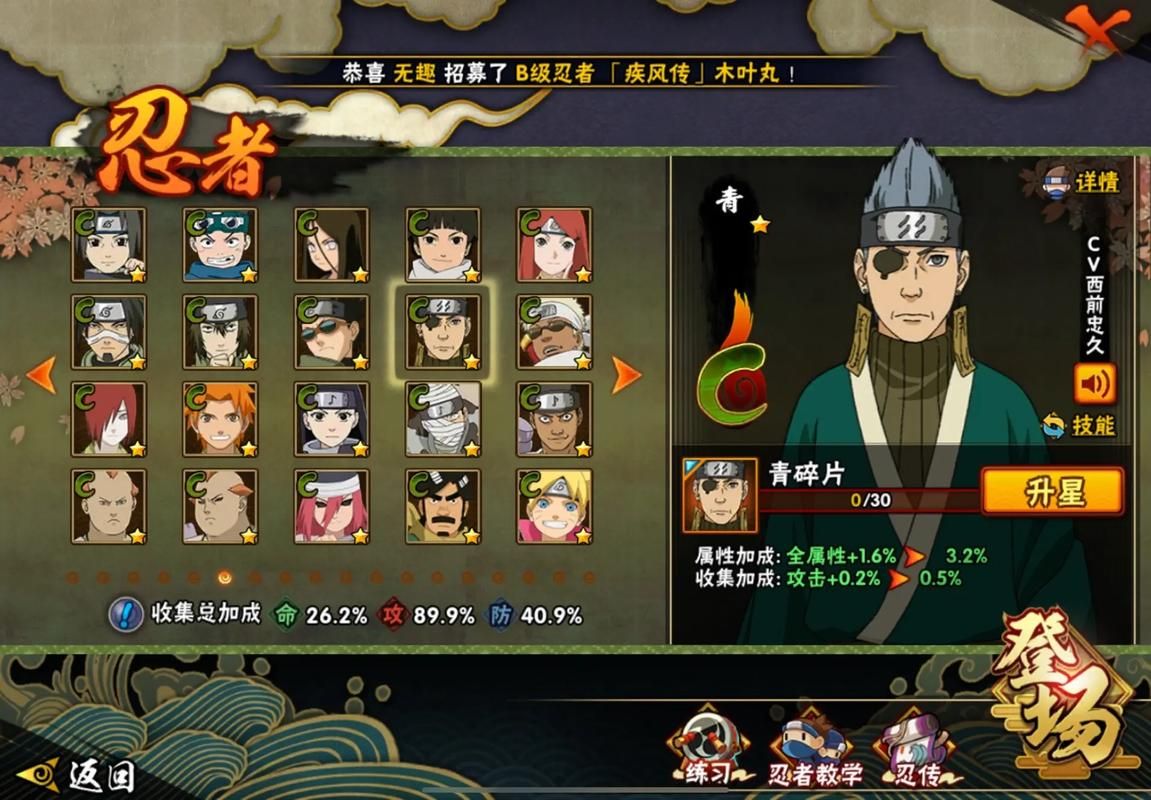The width and height of the screenshot is (1151, 800).
Task: Go to the next ninja page arrow
Action: (626, 374)
